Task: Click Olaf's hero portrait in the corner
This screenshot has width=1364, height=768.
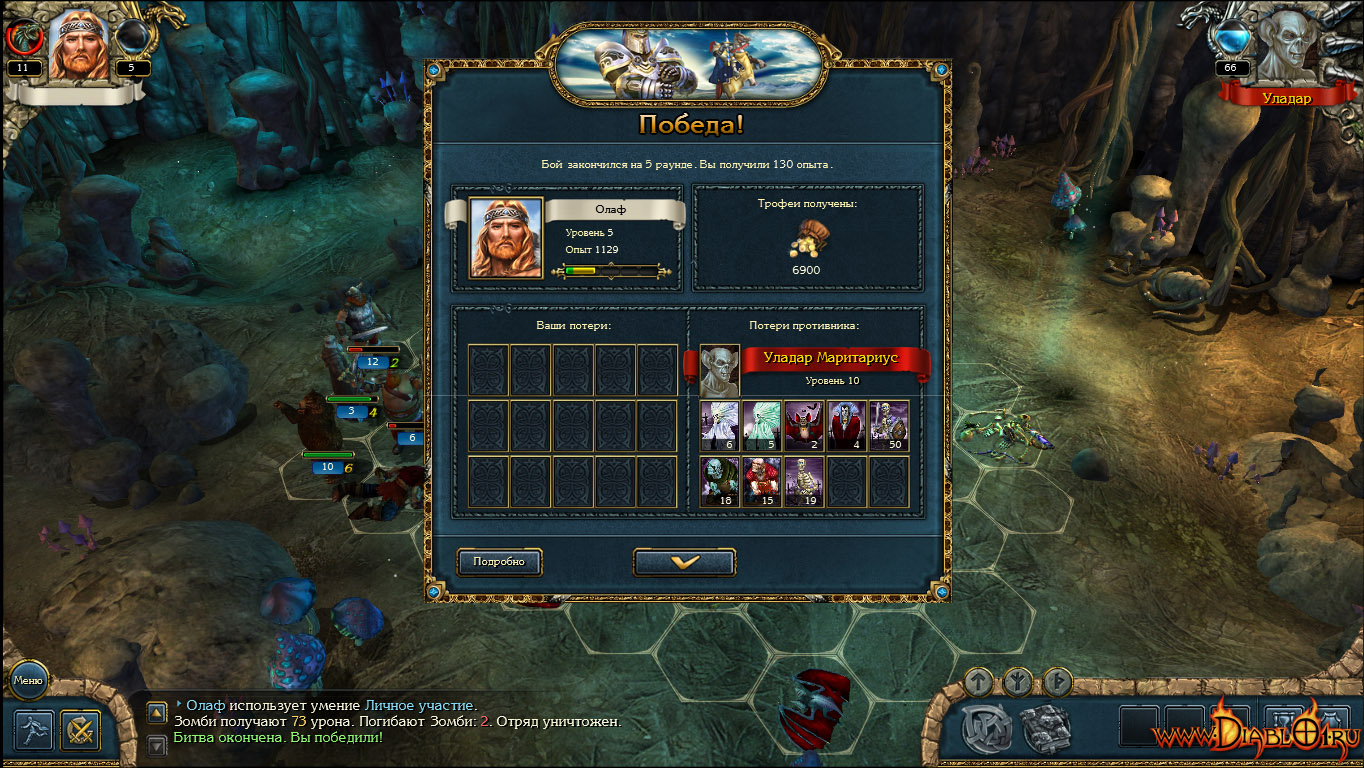Action: [79, 45]
